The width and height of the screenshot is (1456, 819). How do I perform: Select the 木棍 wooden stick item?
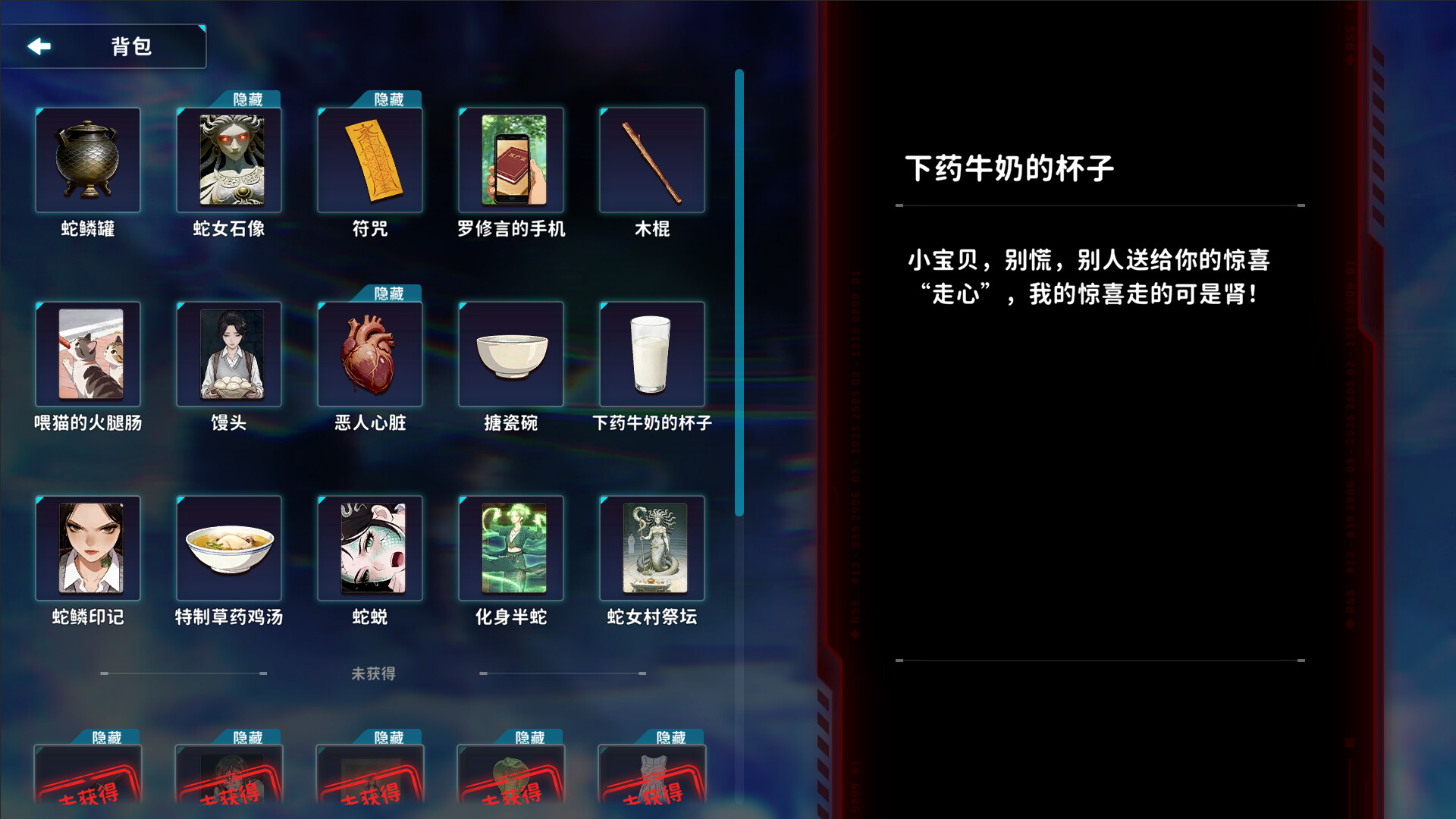click(x=651, y=159)
